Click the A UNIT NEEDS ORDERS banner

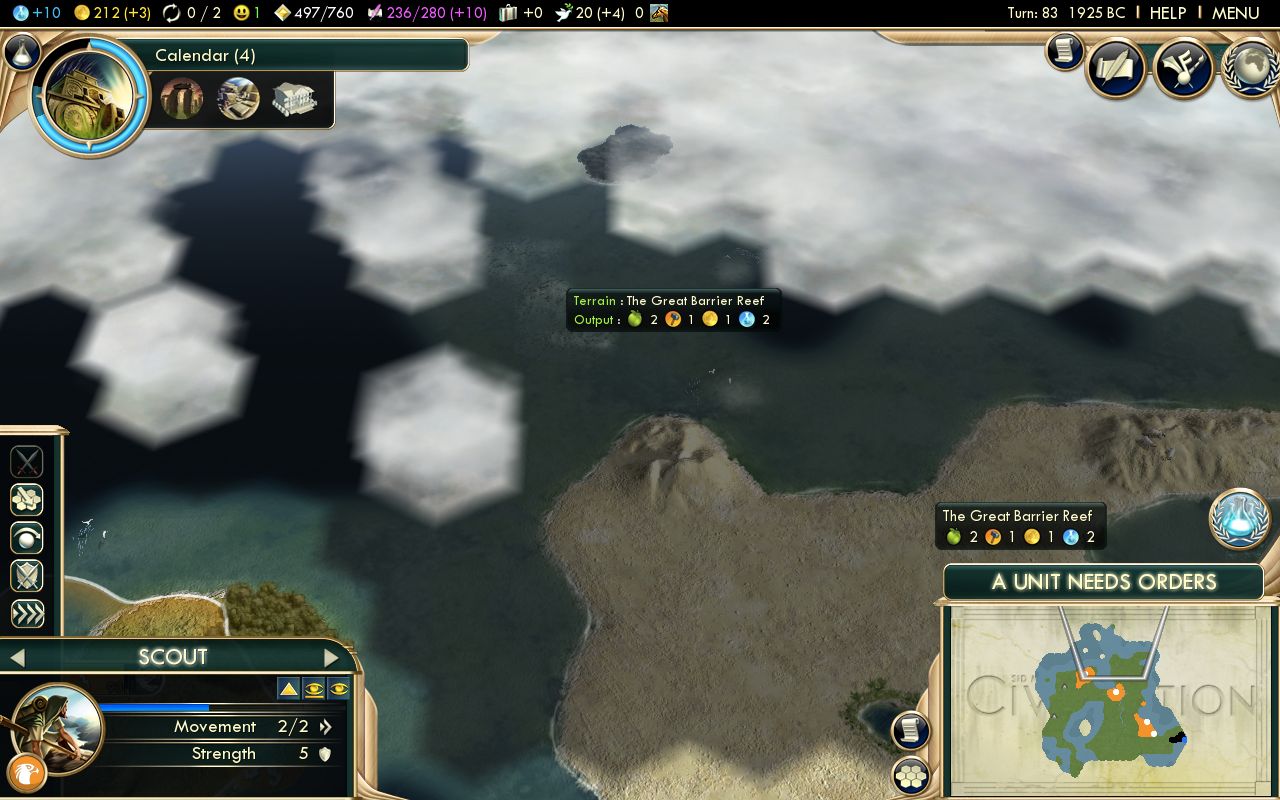click(x=1104, y=582)
